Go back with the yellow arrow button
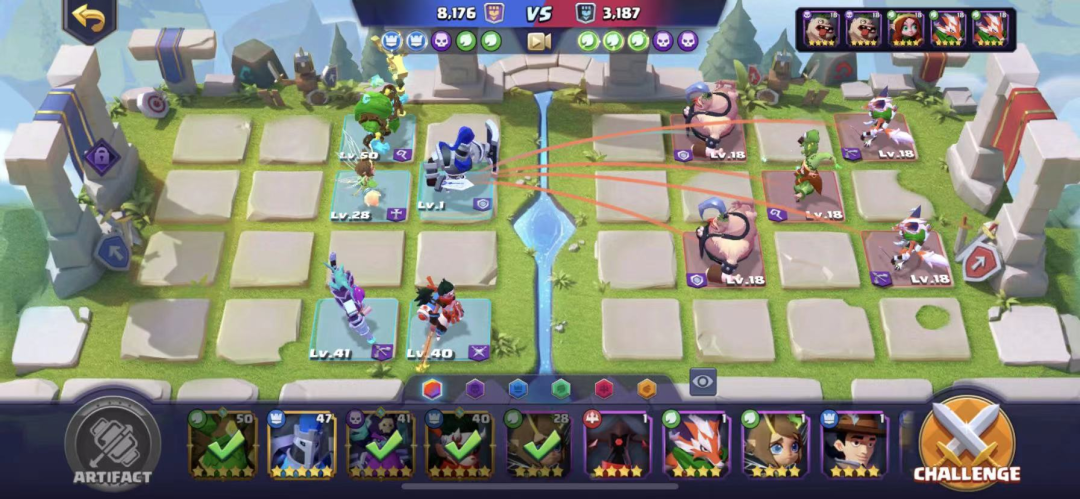The height and width of the screenshot is (499, 1080). click(89, 20)
